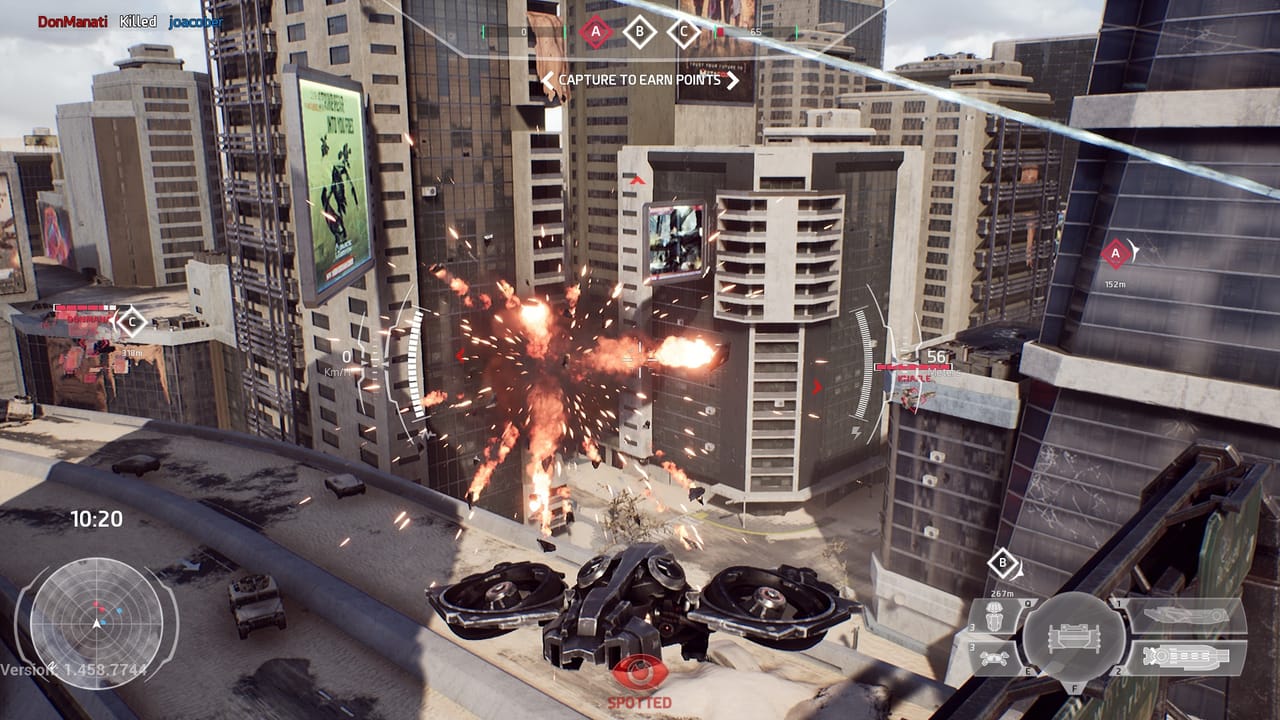This screenshot has width=1280, height=720.
Task: Select the explosive consumable icon bound to E
Action: pos(994,657)
